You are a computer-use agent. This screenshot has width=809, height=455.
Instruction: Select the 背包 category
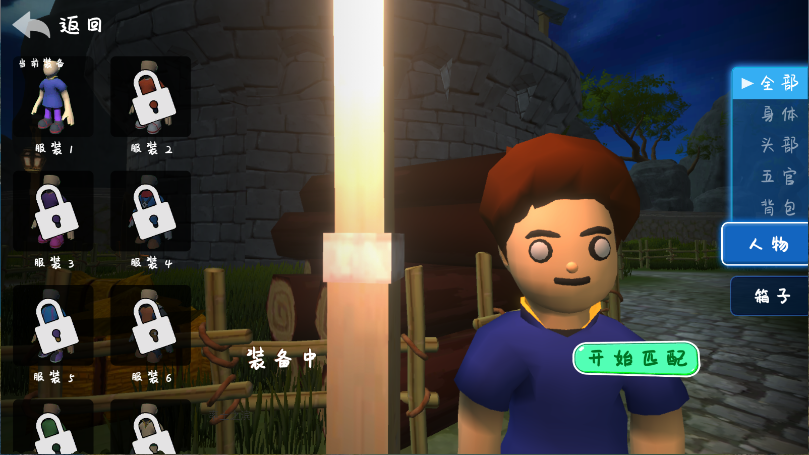tap(779, 208)
